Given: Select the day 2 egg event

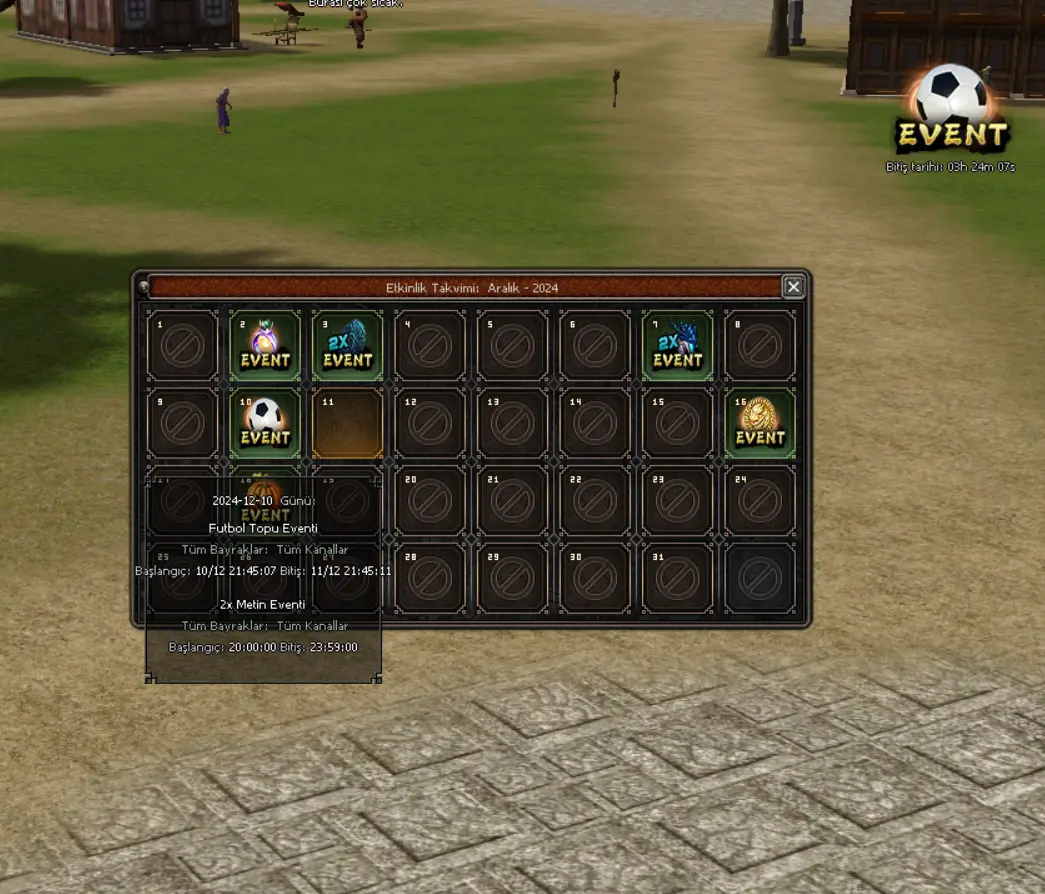Looking at the screenshot, I should tap(265, 346).
